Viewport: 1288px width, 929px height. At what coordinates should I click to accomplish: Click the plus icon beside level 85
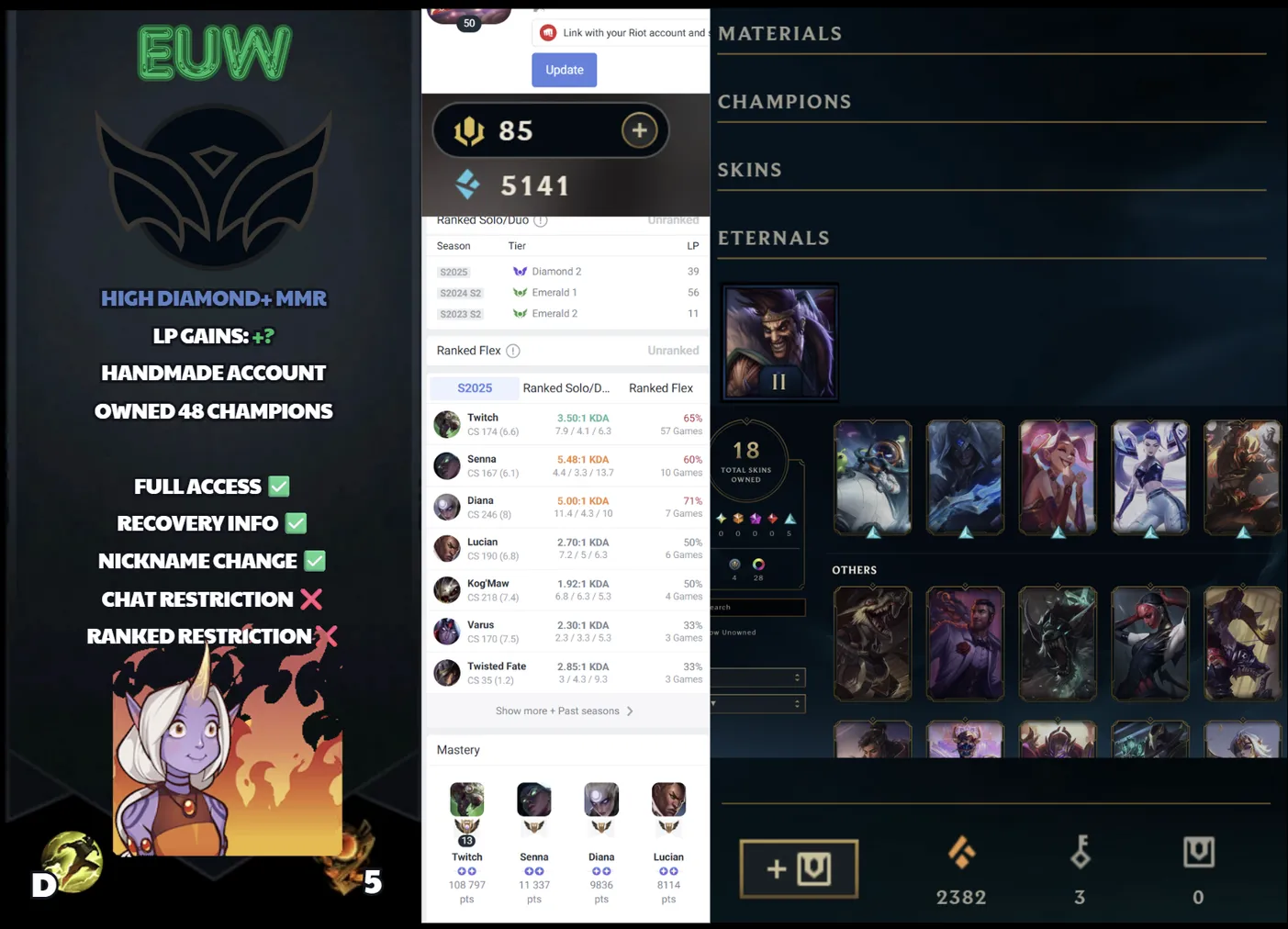click(640, 129)
